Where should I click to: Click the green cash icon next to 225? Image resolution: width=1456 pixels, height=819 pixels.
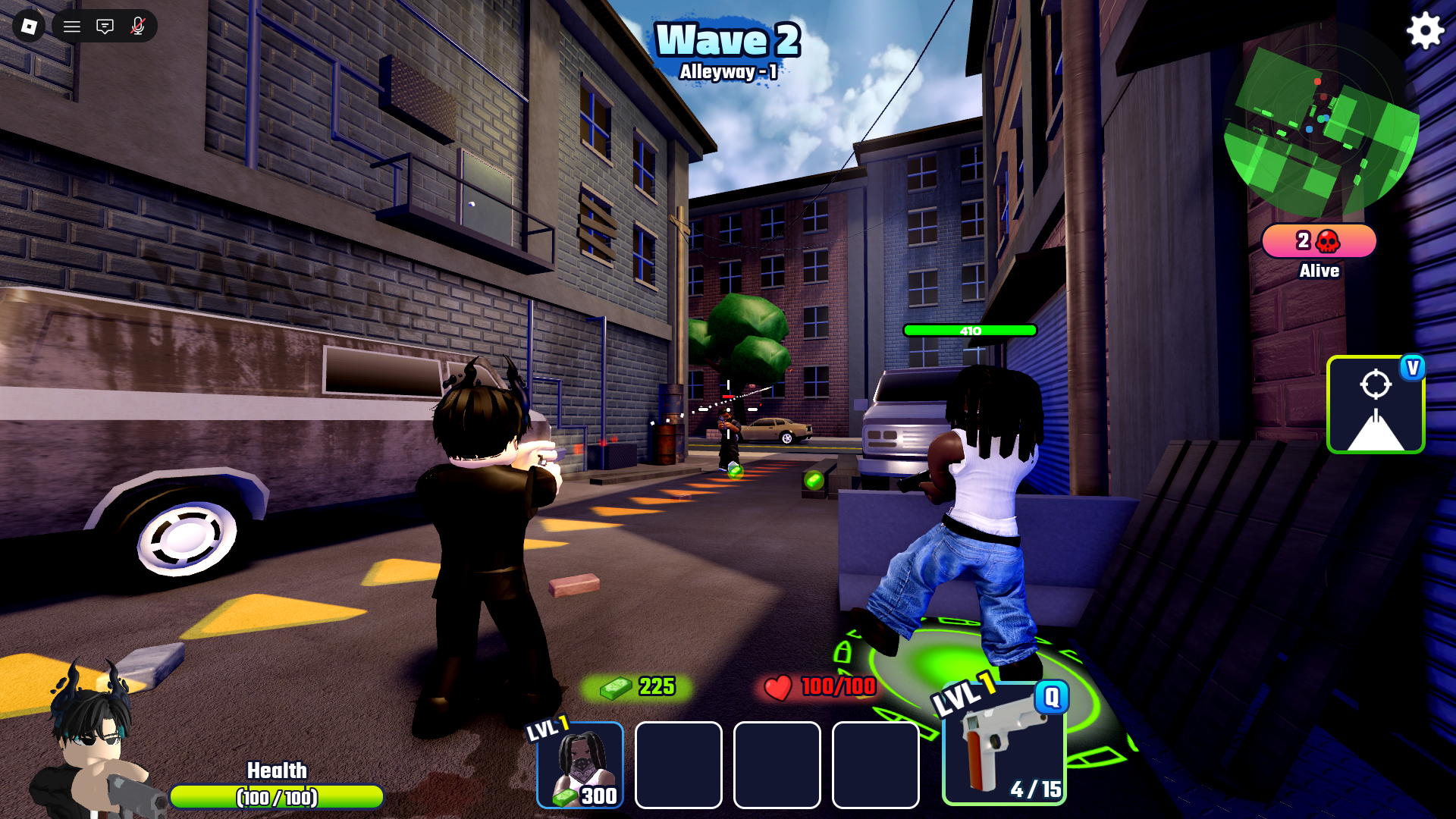(x=616, y=687)
